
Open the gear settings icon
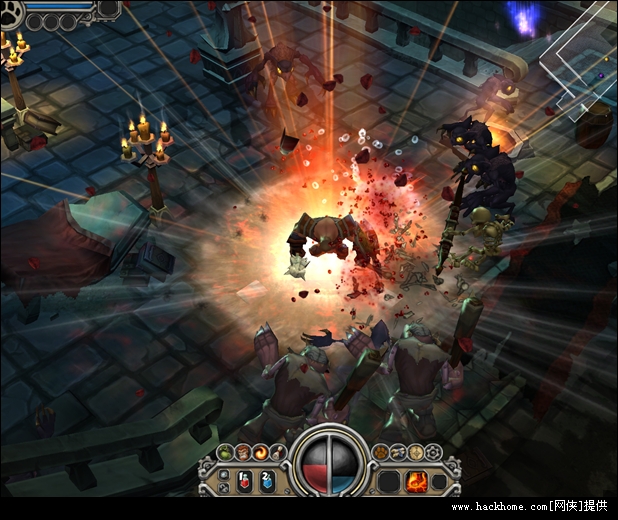click(x=432, y=453)
